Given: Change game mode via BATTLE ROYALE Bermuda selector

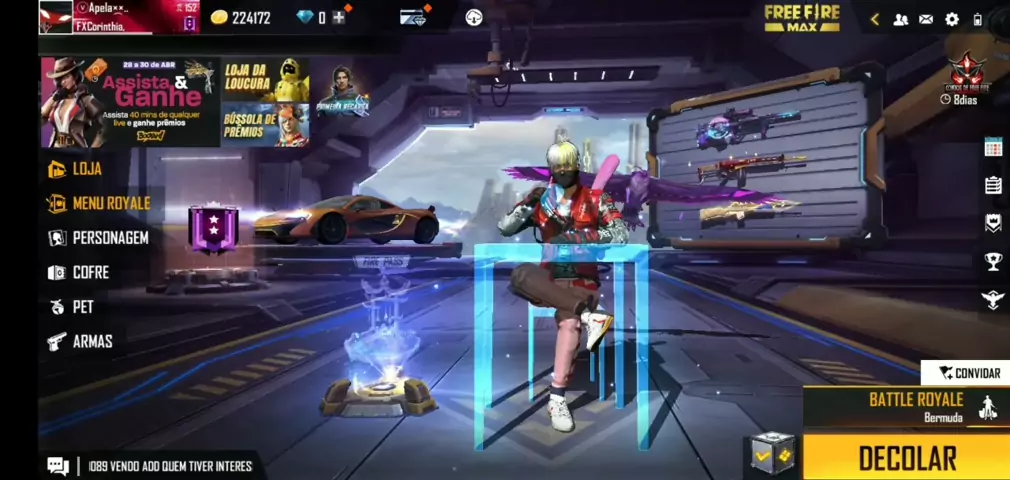Looking at the screenshot, I should click(x=907, y=406).
